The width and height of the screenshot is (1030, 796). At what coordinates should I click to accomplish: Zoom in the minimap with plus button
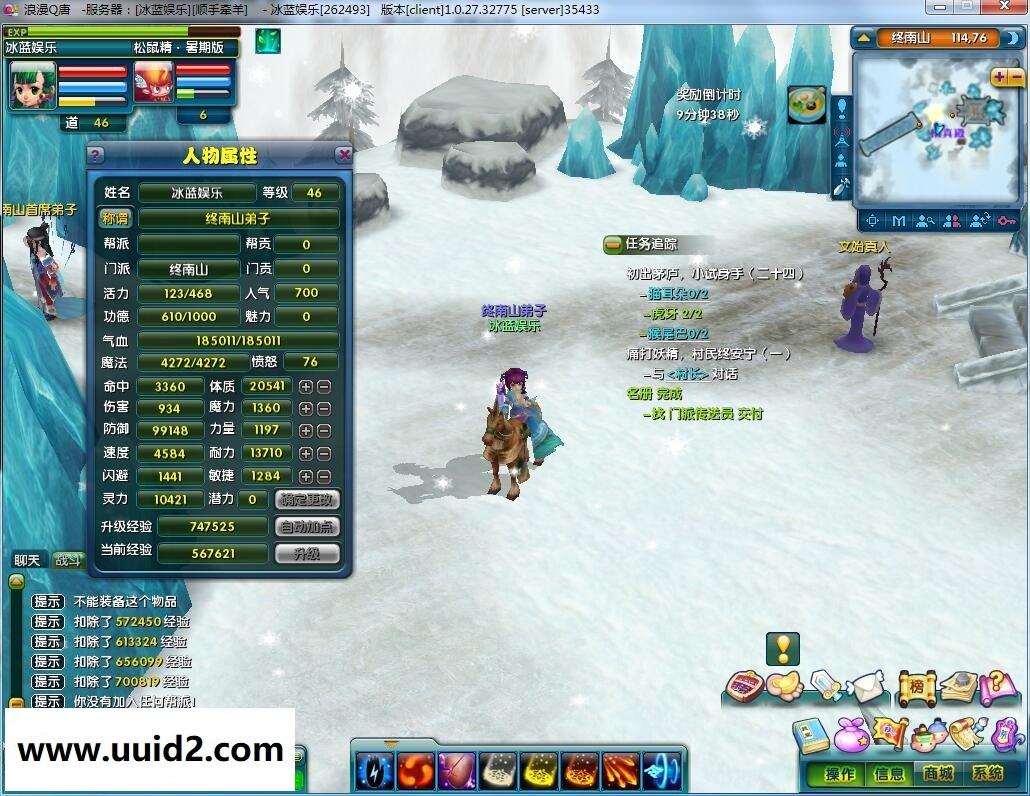click(1000, 77)
